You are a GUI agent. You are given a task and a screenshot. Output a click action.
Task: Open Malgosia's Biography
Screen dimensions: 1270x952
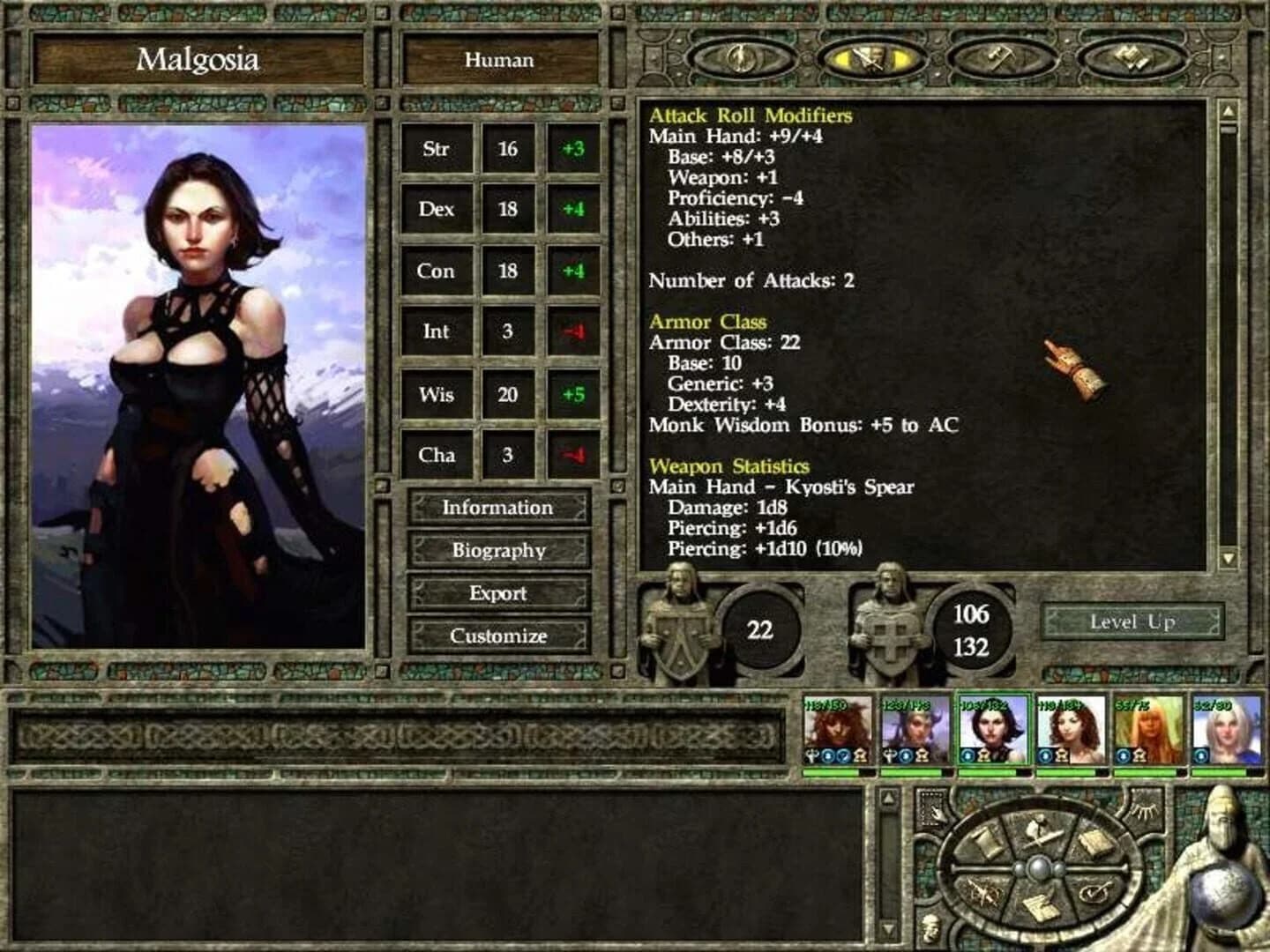tap(499, 551)
